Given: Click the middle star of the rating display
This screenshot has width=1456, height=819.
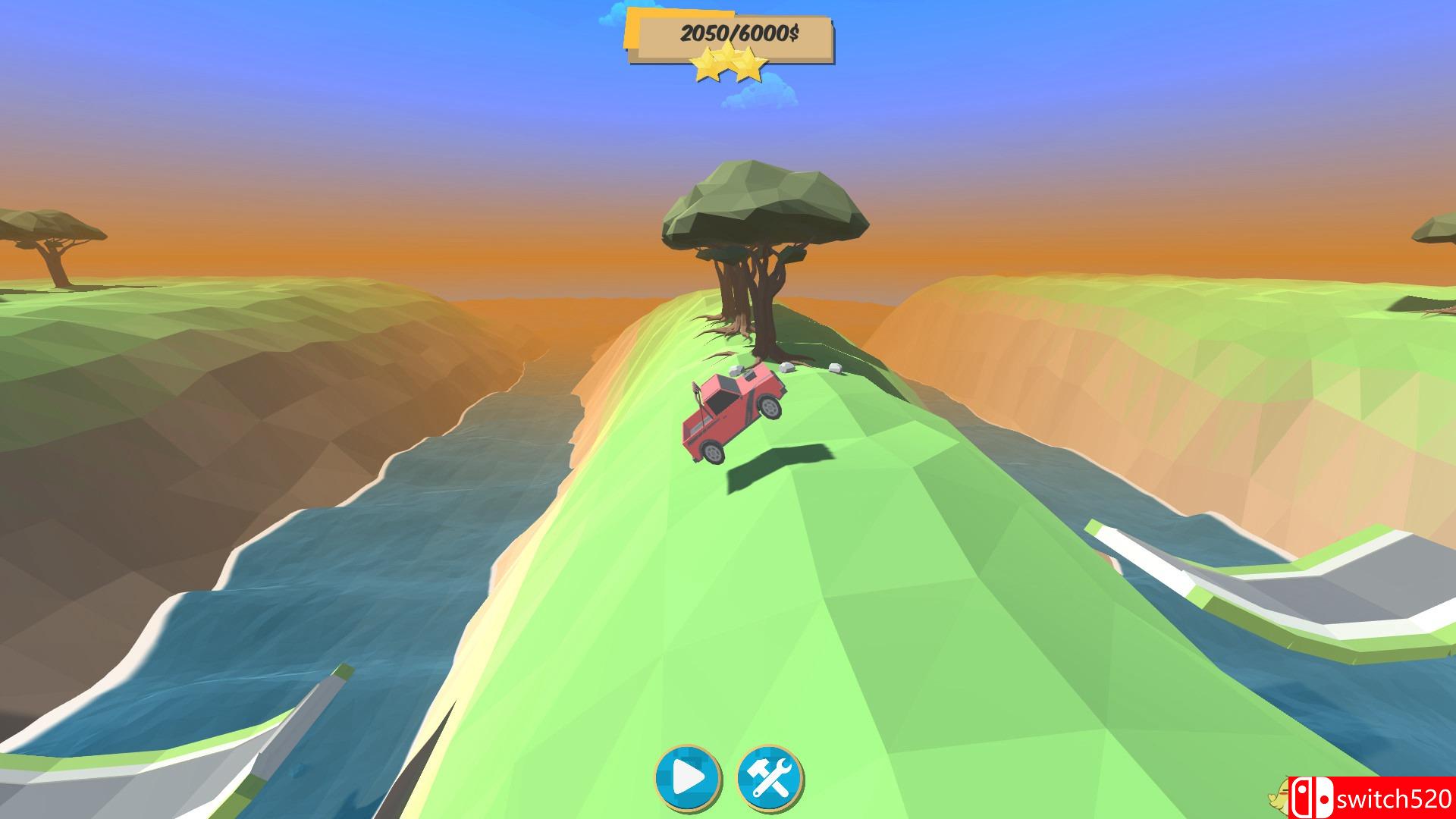Looking at the screenshot, I should pyautogui.click(x=730, y=61).
